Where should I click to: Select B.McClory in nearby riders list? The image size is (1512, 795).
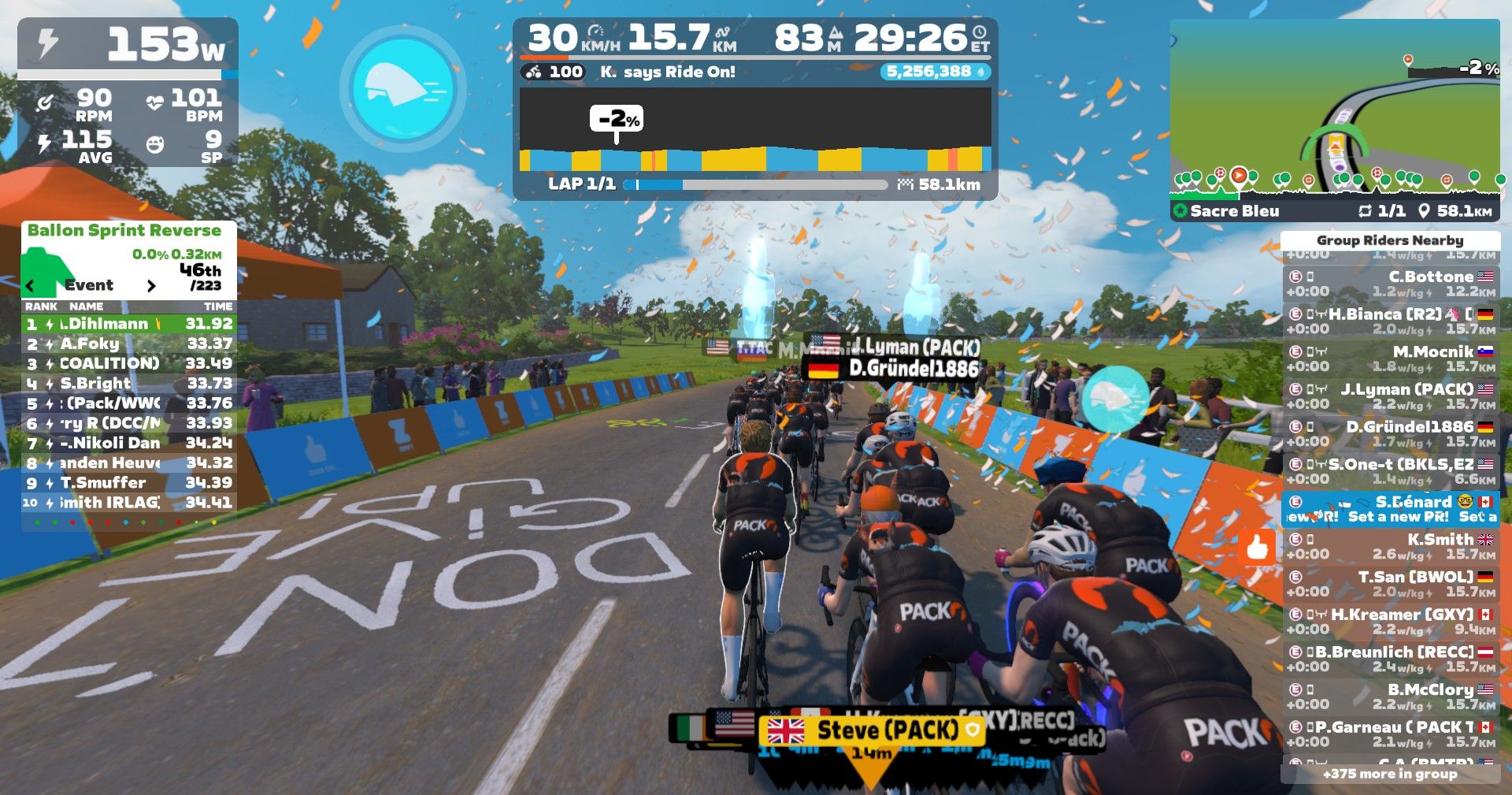click(x=1391, y=697)
